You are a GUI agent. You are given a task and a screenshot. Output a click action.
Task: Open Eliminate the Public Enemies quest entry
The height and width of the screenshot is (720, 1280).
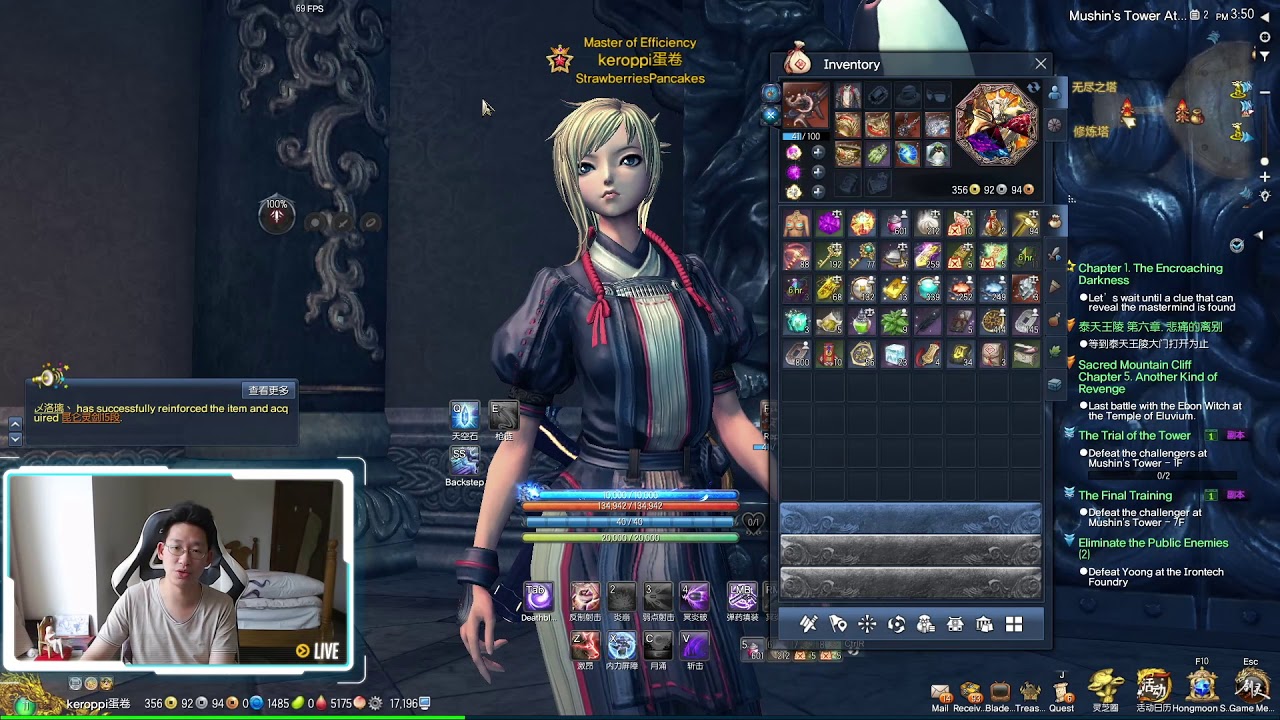[x=1153, y=543]
